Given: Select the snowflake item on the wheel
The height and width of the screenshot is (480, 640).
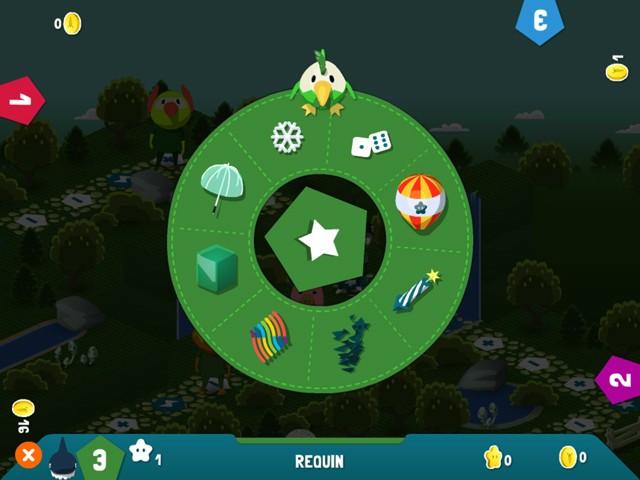Looking at the screenshot, I should (x=287, y=137).
